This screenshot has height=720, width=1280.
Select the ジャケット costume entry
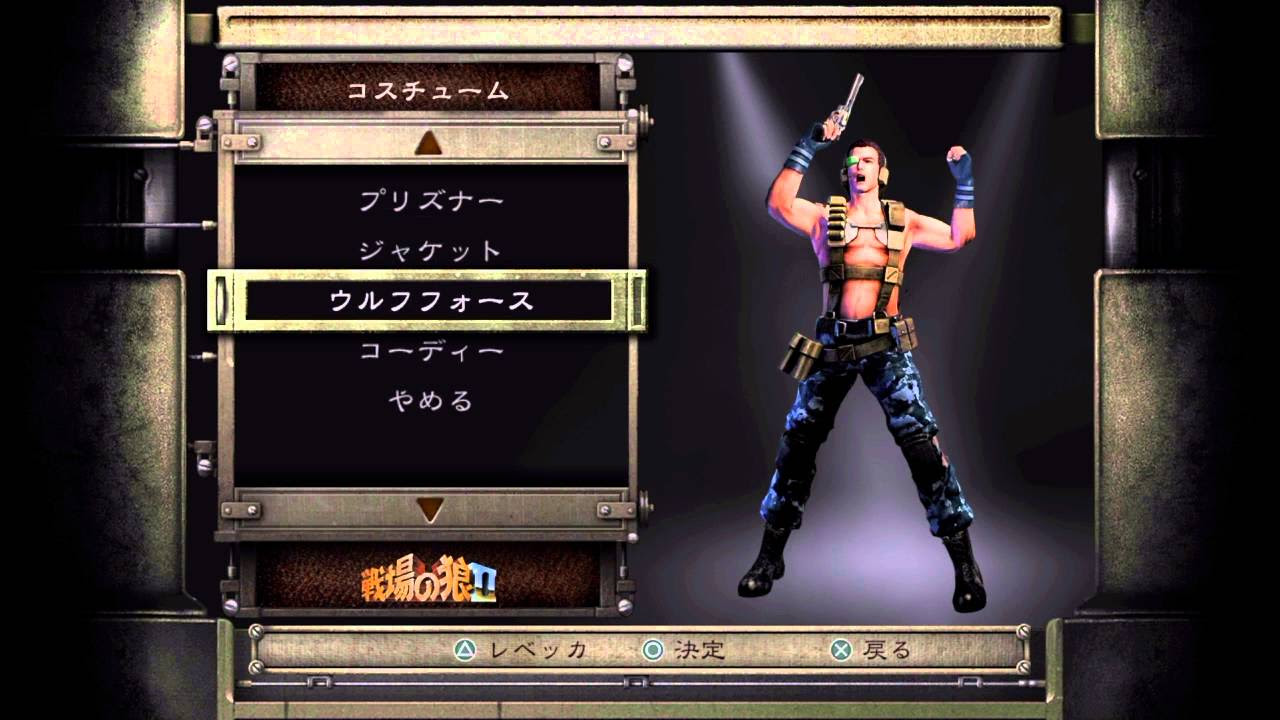(428, 248)
